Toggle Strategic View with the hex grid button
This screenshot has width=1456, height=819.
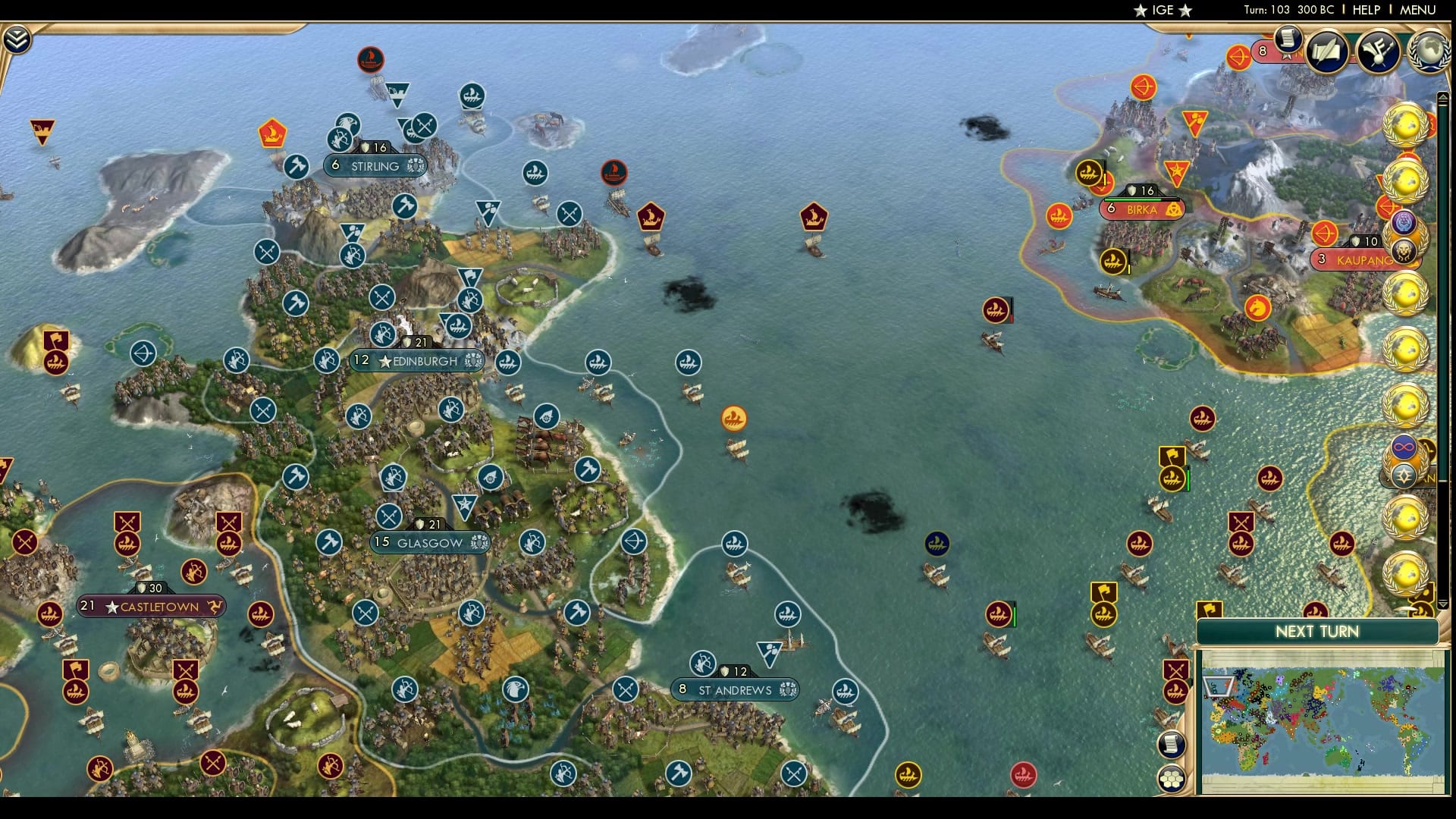(1172, 779)
